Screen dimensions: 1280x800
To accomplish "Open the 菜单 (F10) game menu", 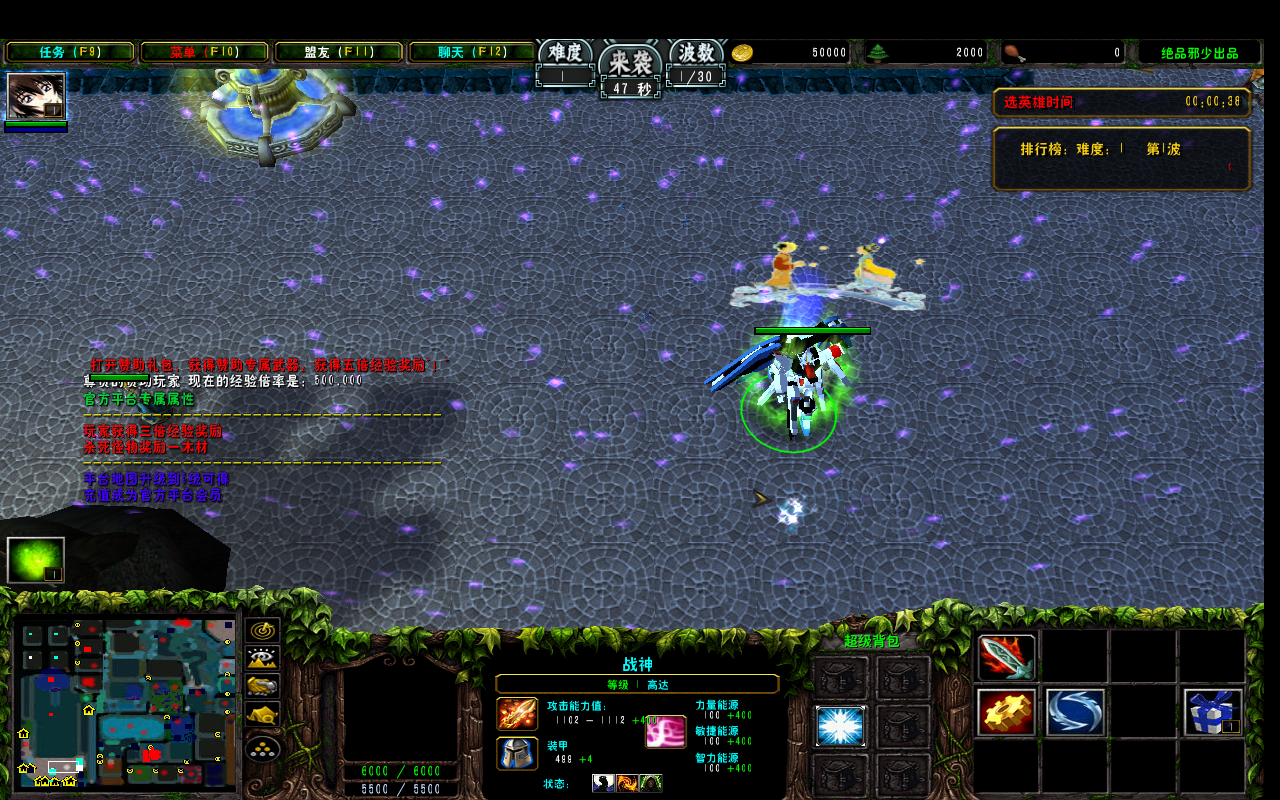I will [x=204, y=52].
